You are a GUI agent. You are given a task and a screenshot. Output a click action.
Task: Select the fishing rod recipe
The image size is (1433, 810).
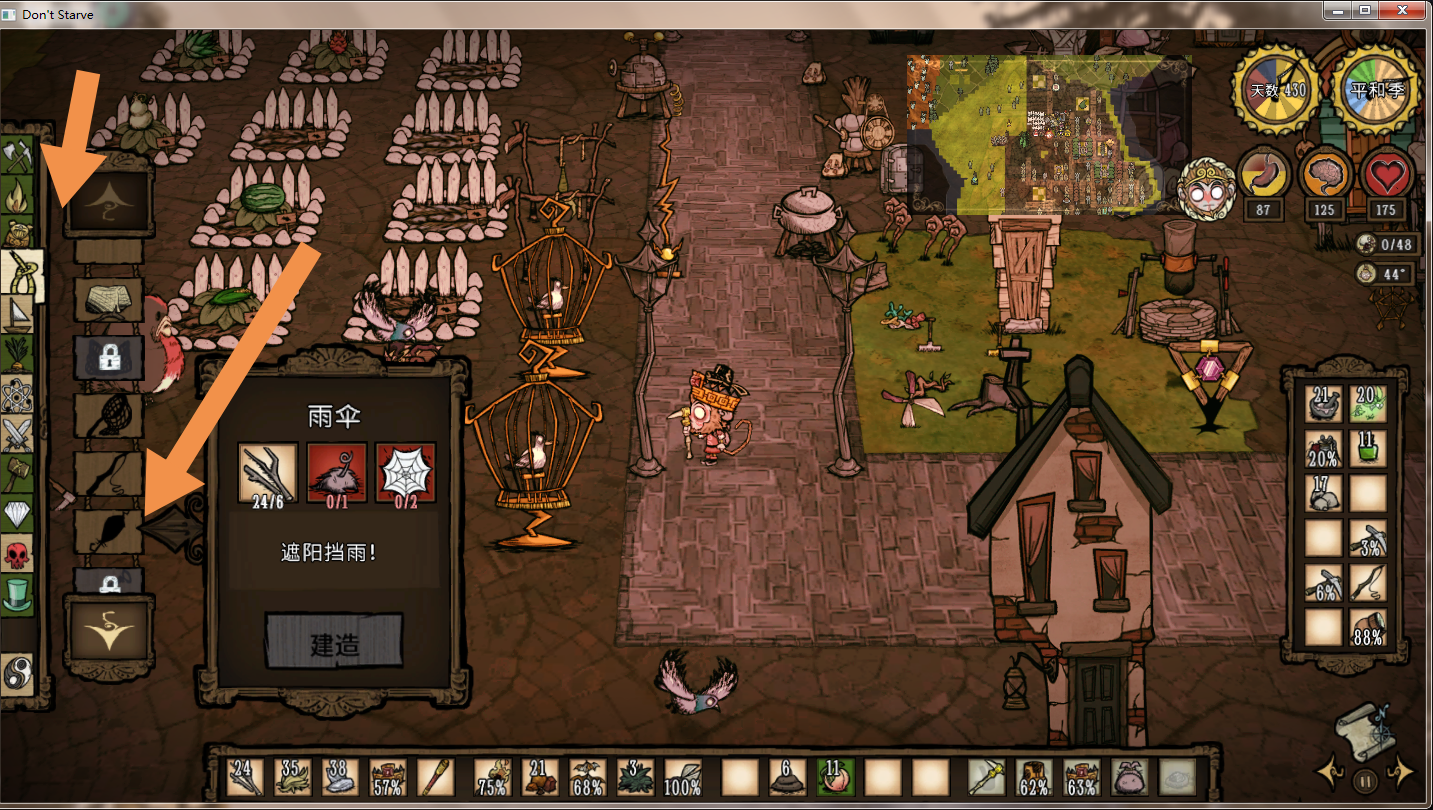(x=107, y=471)
